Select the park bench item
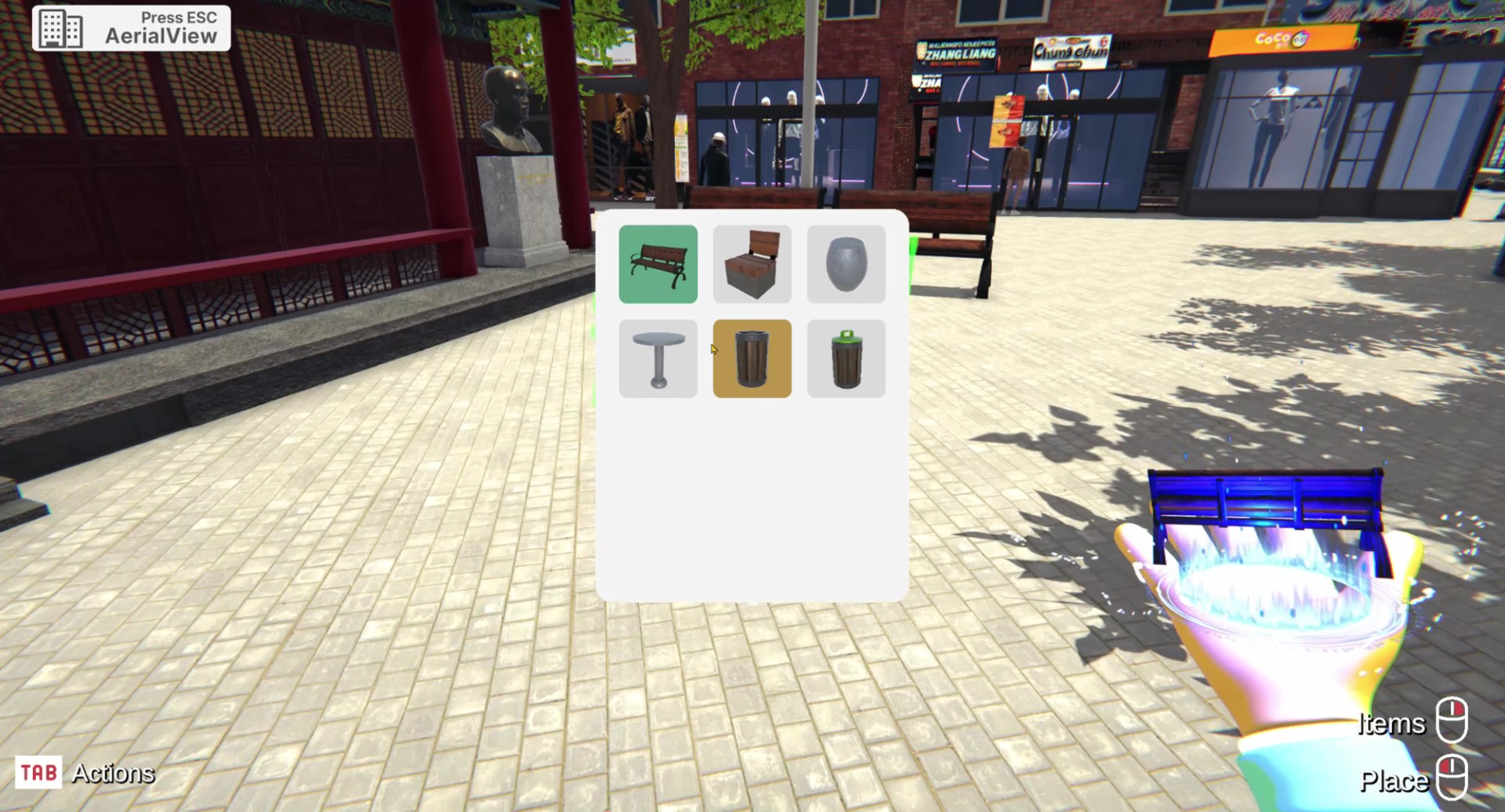 coord(658,264)
